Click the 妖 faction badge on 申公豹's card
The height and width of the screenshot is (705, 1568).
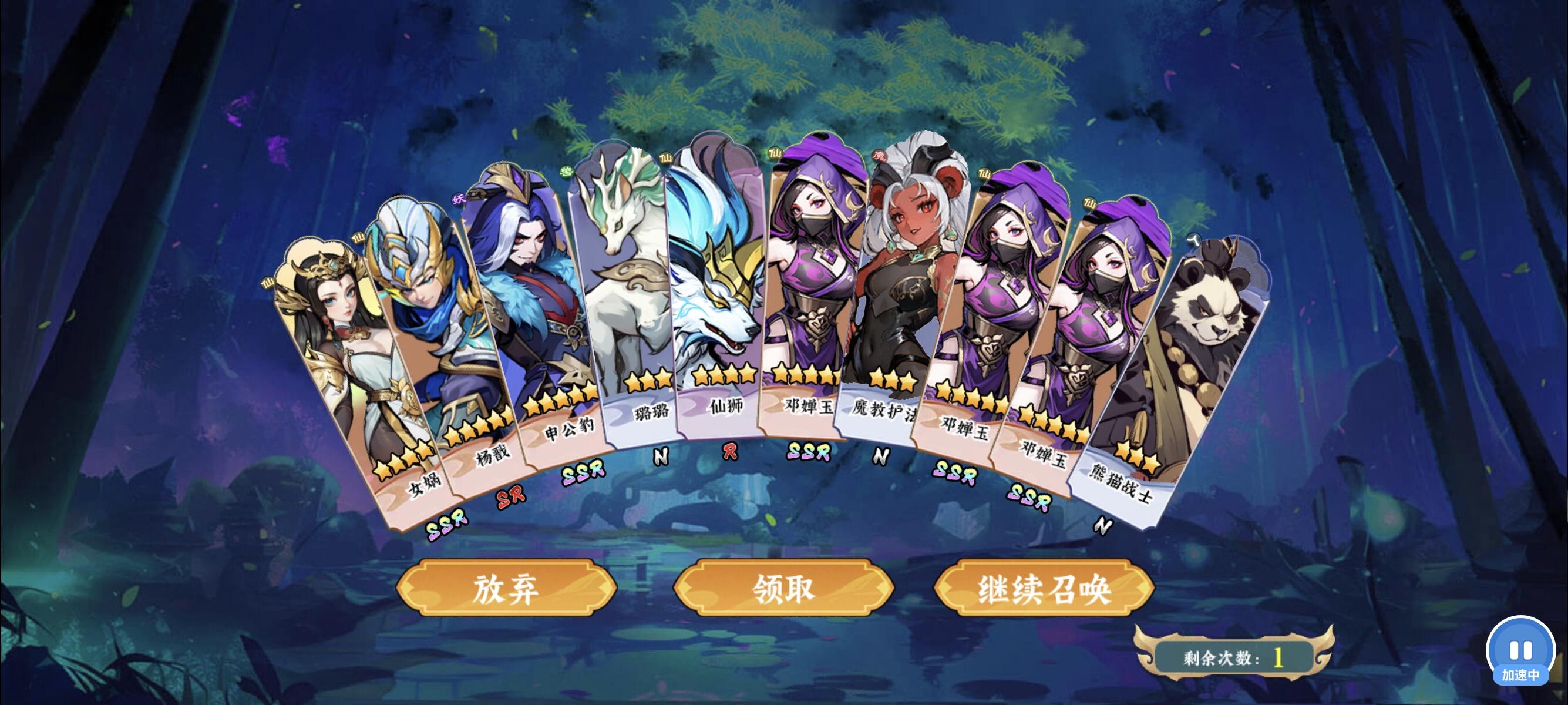point(458,199)
